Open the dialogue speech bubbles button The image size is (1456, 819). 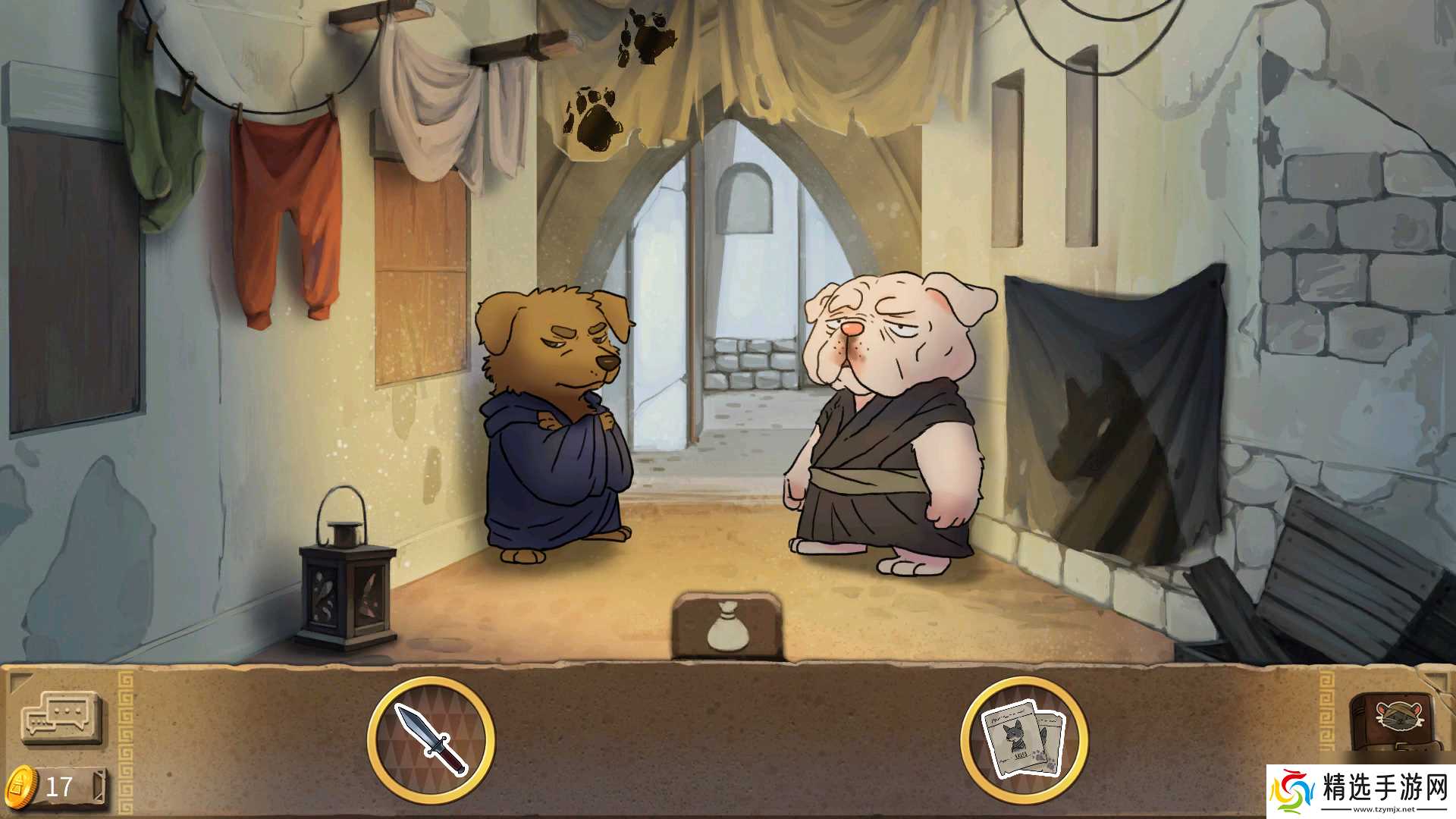coord(61,717)
